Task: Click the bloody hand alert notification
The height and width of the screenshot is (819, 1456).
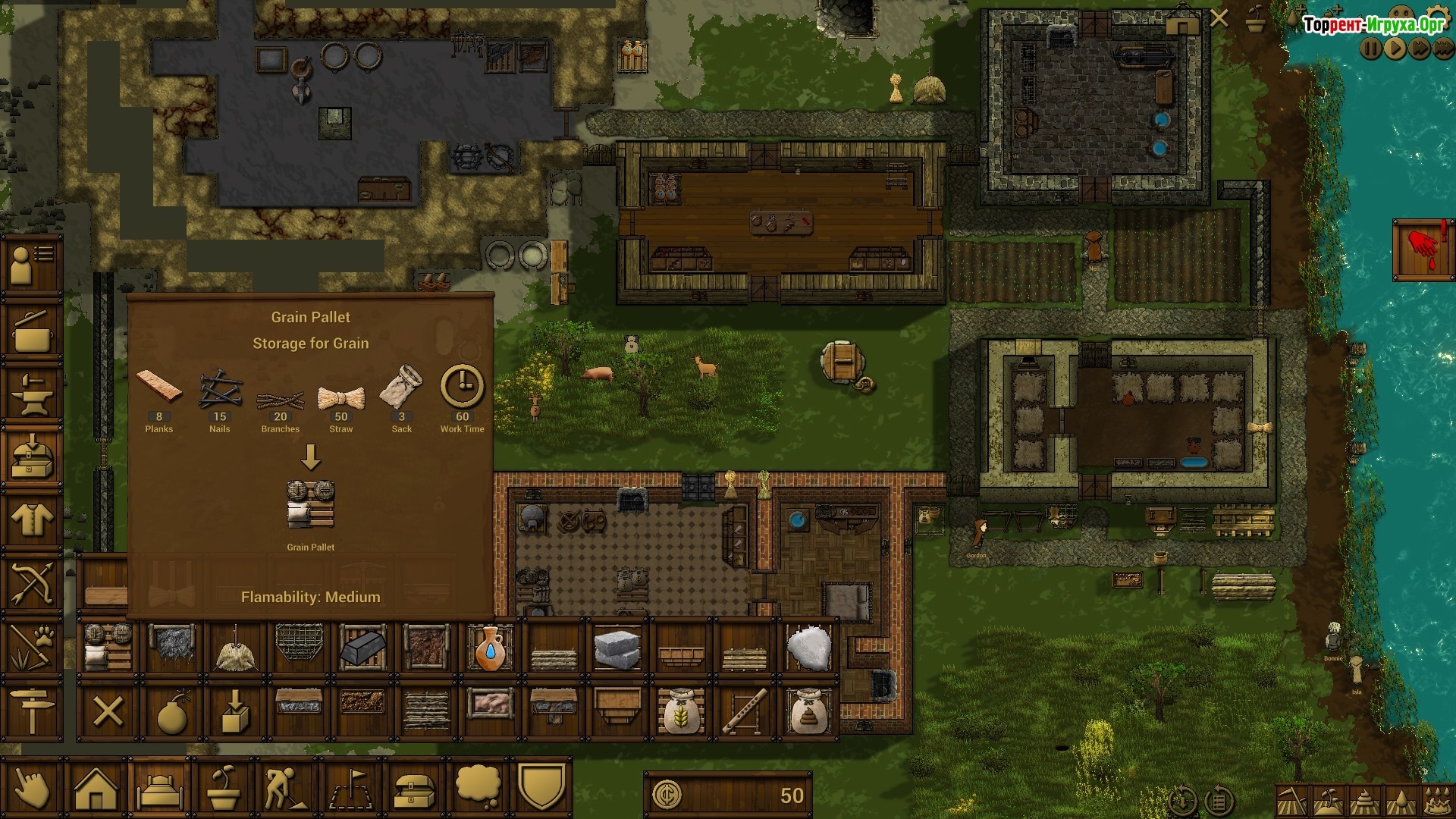Action: (1423, 250)
